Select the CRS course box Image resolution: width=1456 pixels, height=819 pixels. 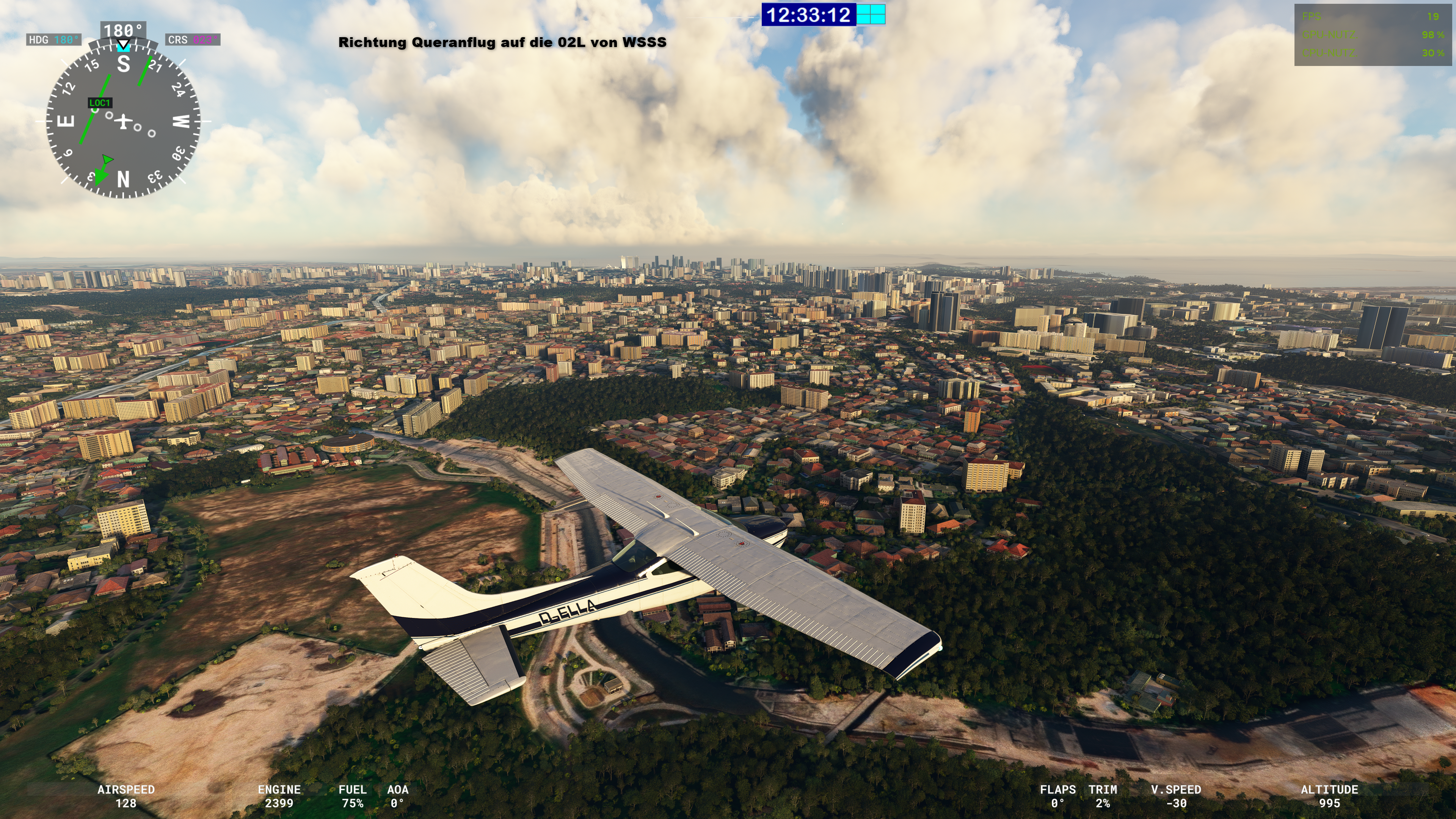pyautogui.click(x=193, y=39)
